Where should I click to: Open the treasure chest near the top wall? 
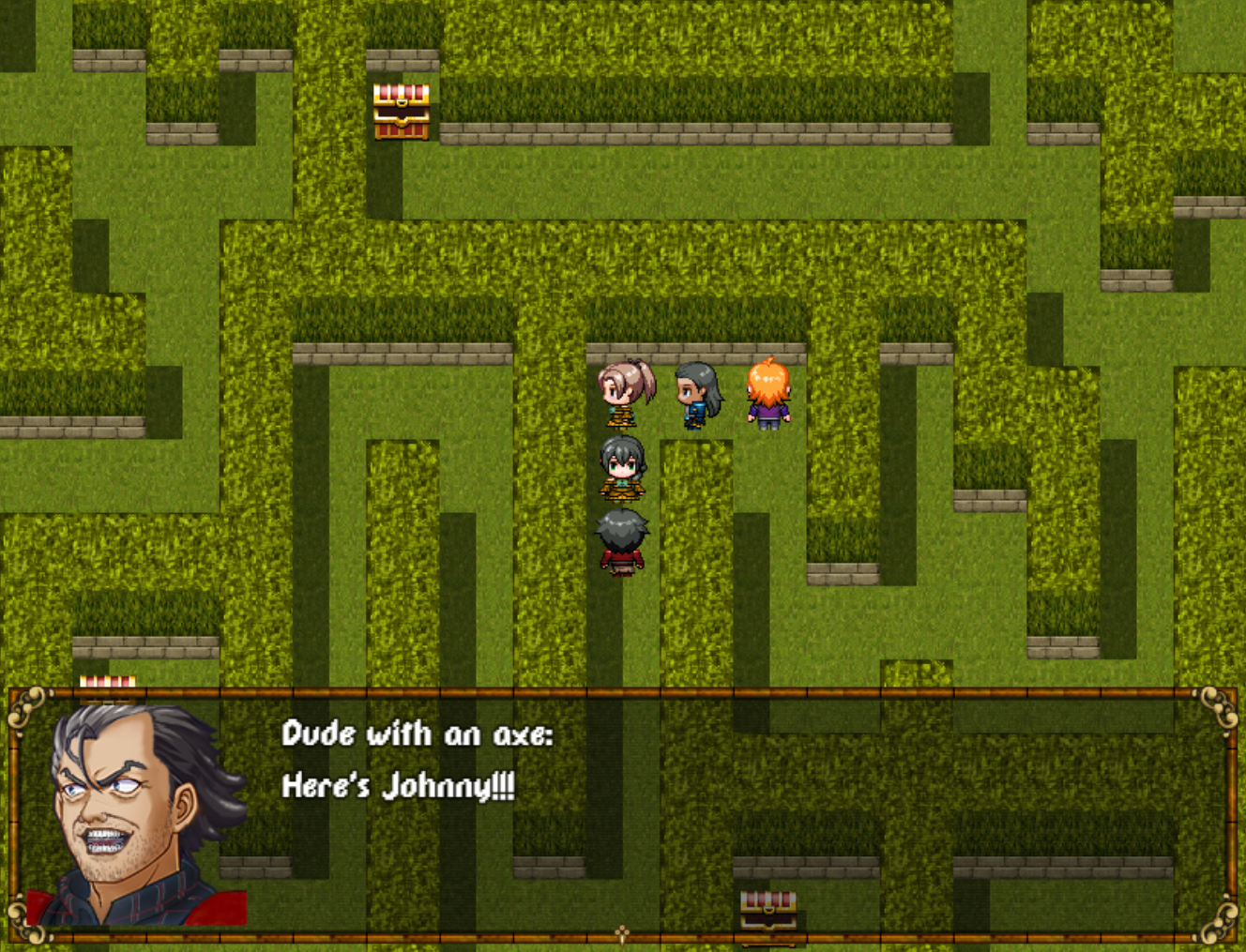400,114
